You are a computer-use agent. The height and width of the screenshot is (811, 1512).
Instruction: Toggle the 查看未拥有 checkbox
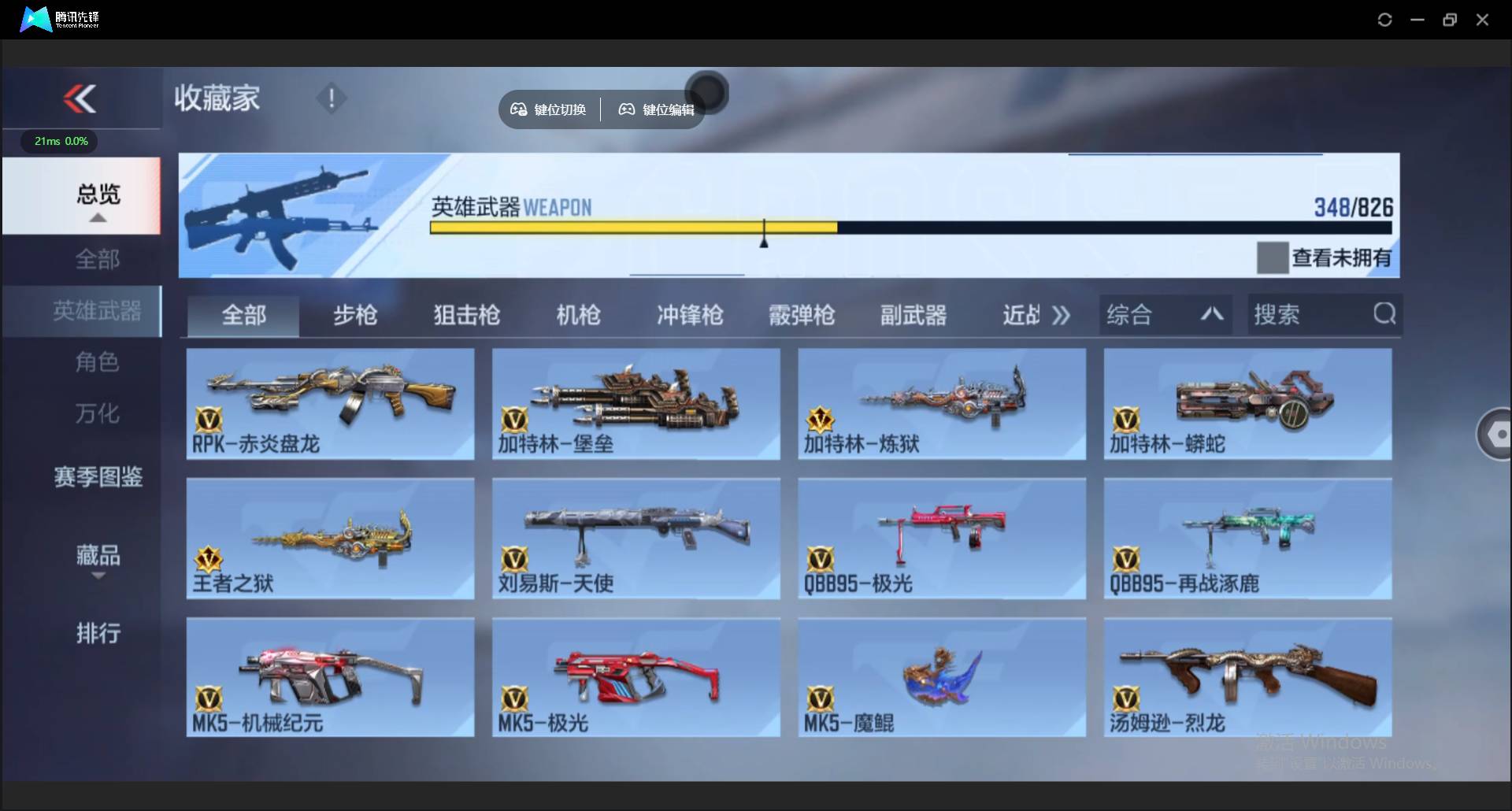point(1273,257)
